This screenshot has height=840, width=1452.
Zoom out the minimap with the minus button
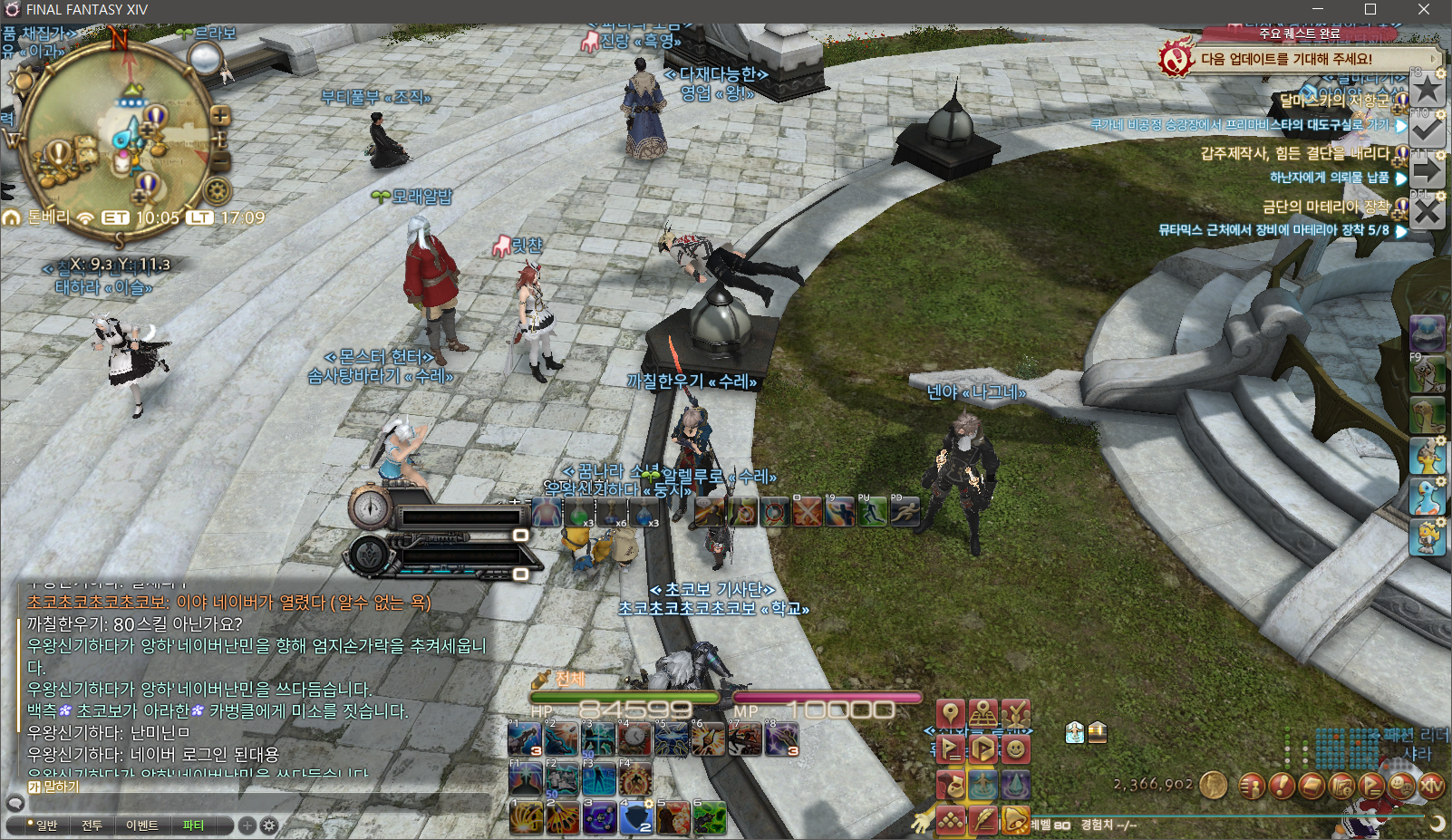click(220, 161)
